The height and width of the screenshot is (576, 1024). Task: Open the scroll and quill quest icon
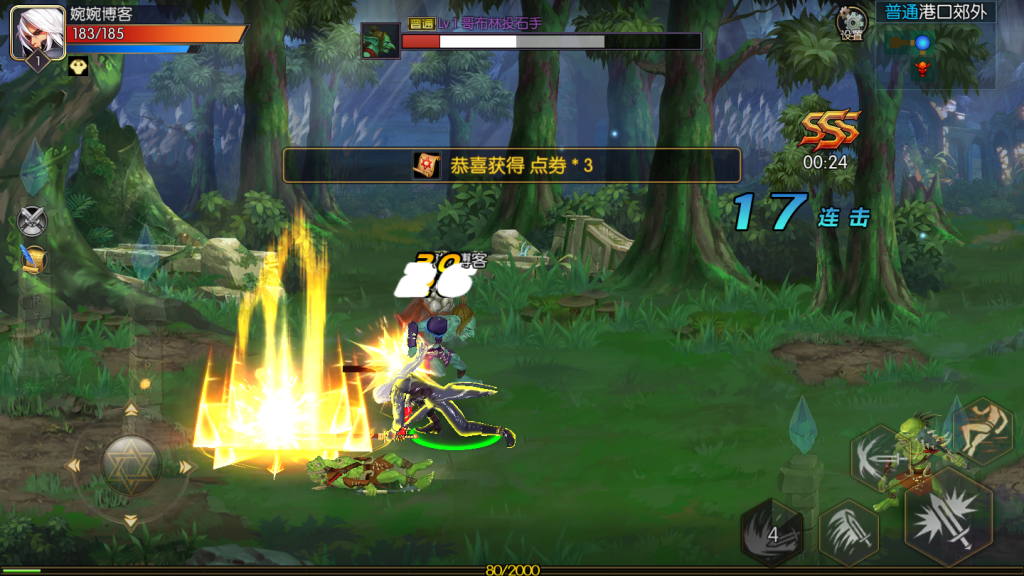tap(35, 258)
